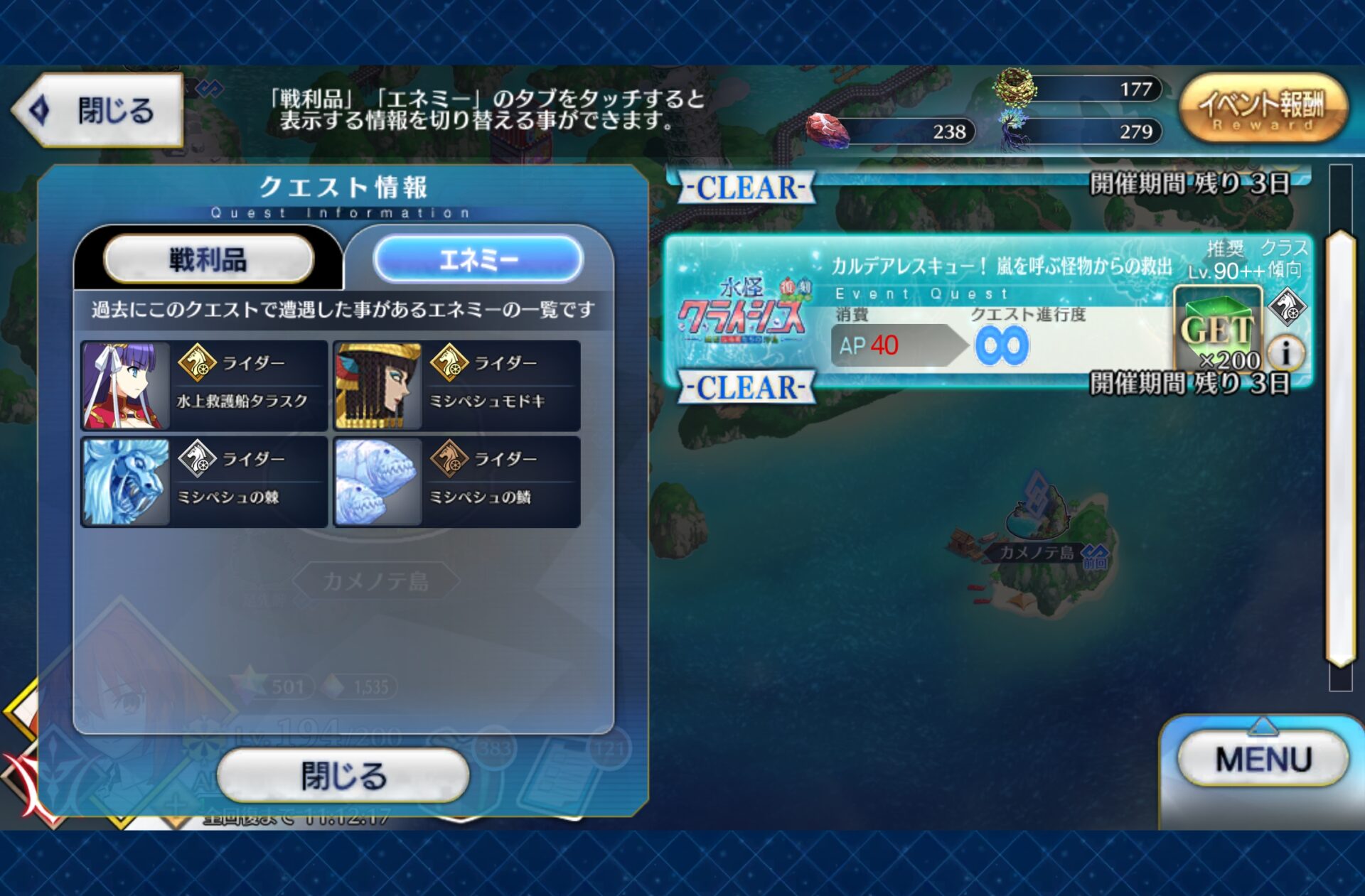Click the quest info 'i' icon
This screenshot has height=896, width=1365.
pos(1285,352)
